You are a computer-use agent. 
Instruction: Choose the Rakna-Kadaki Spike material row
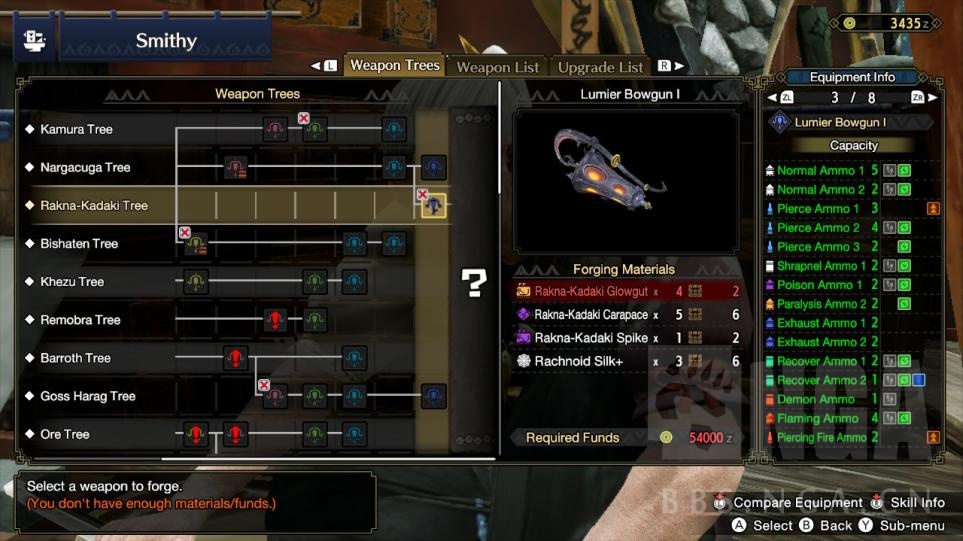click(x=627, y=338)
